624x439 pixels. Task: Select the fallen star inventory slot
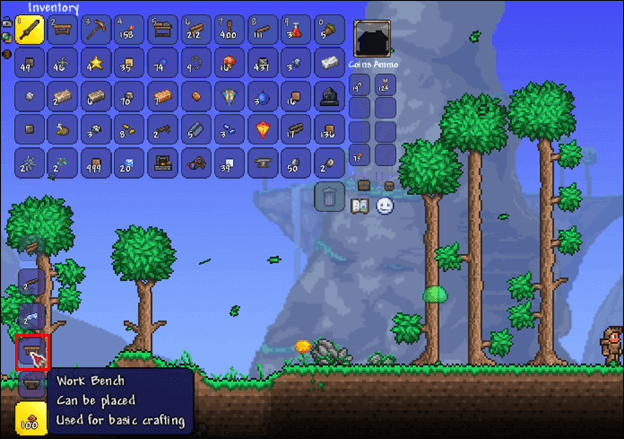tap(98, 64)
